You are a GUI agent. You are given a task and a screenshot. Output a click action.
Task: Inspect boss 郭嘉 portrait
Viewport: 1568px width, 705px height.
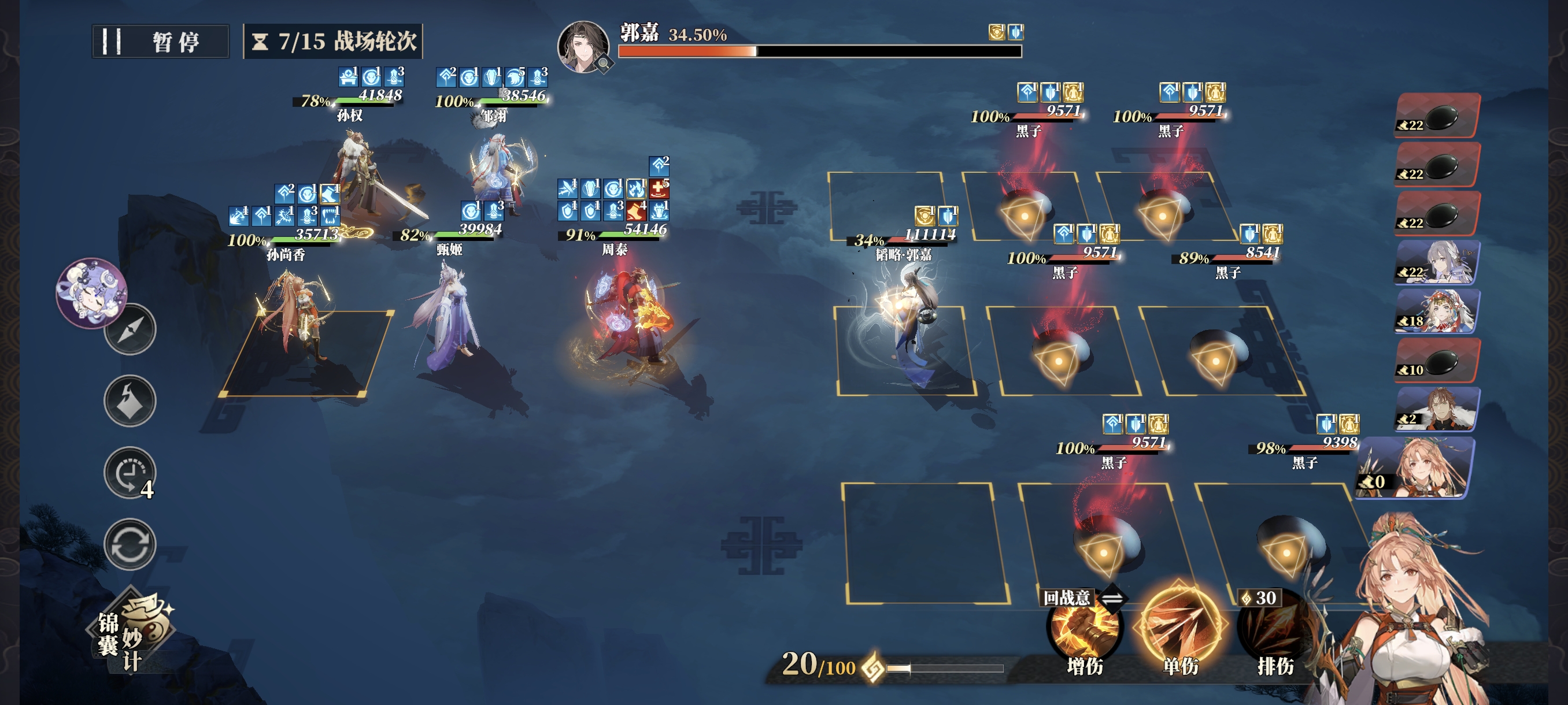pos(583,46)
